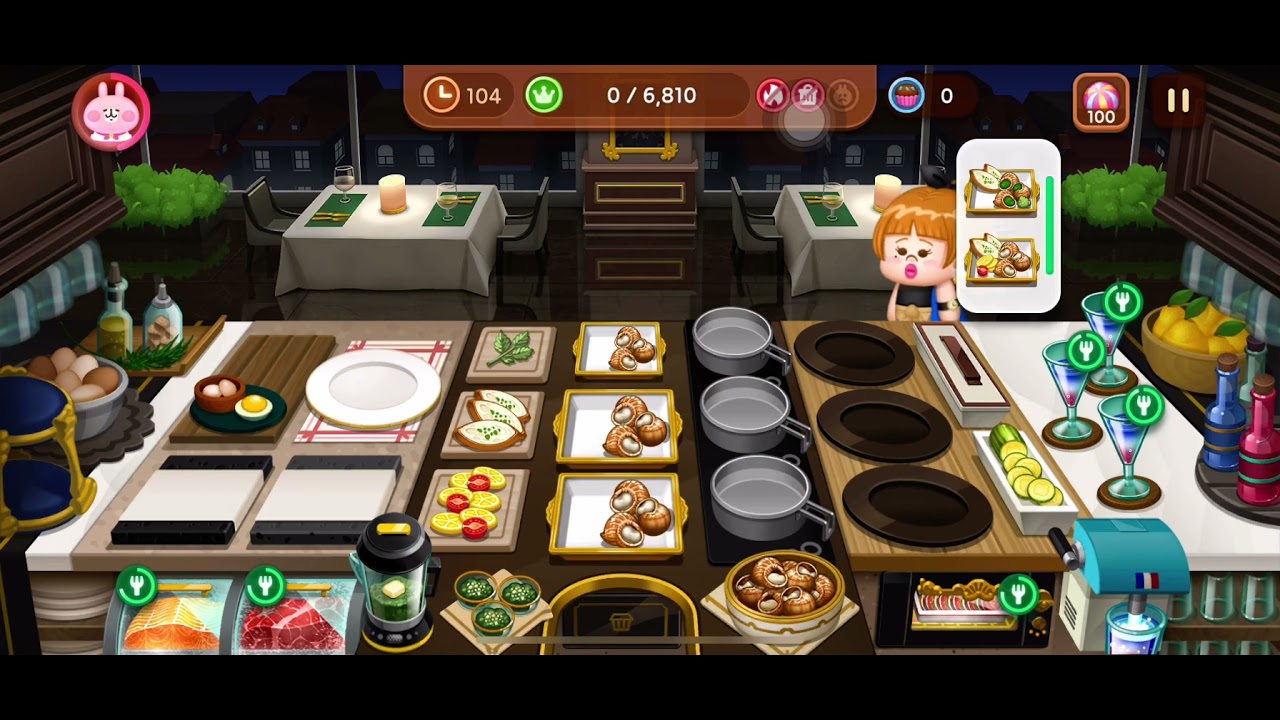Pick the green herb leaves board
The width and height of the screenshot is (1280, 720).
pos(511,351)
